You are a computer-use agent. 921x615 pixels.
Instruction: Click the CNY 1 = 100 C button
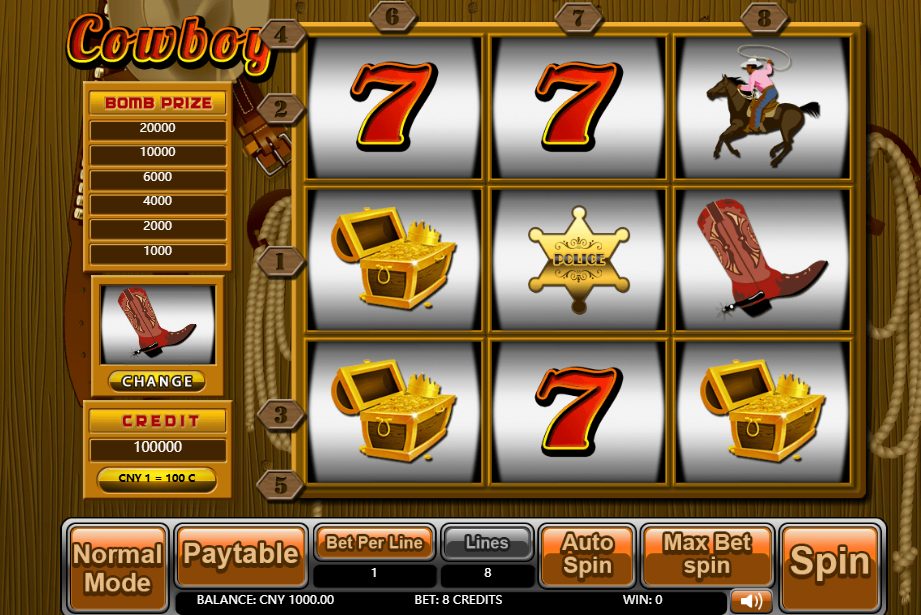click(x=157, y=478)
